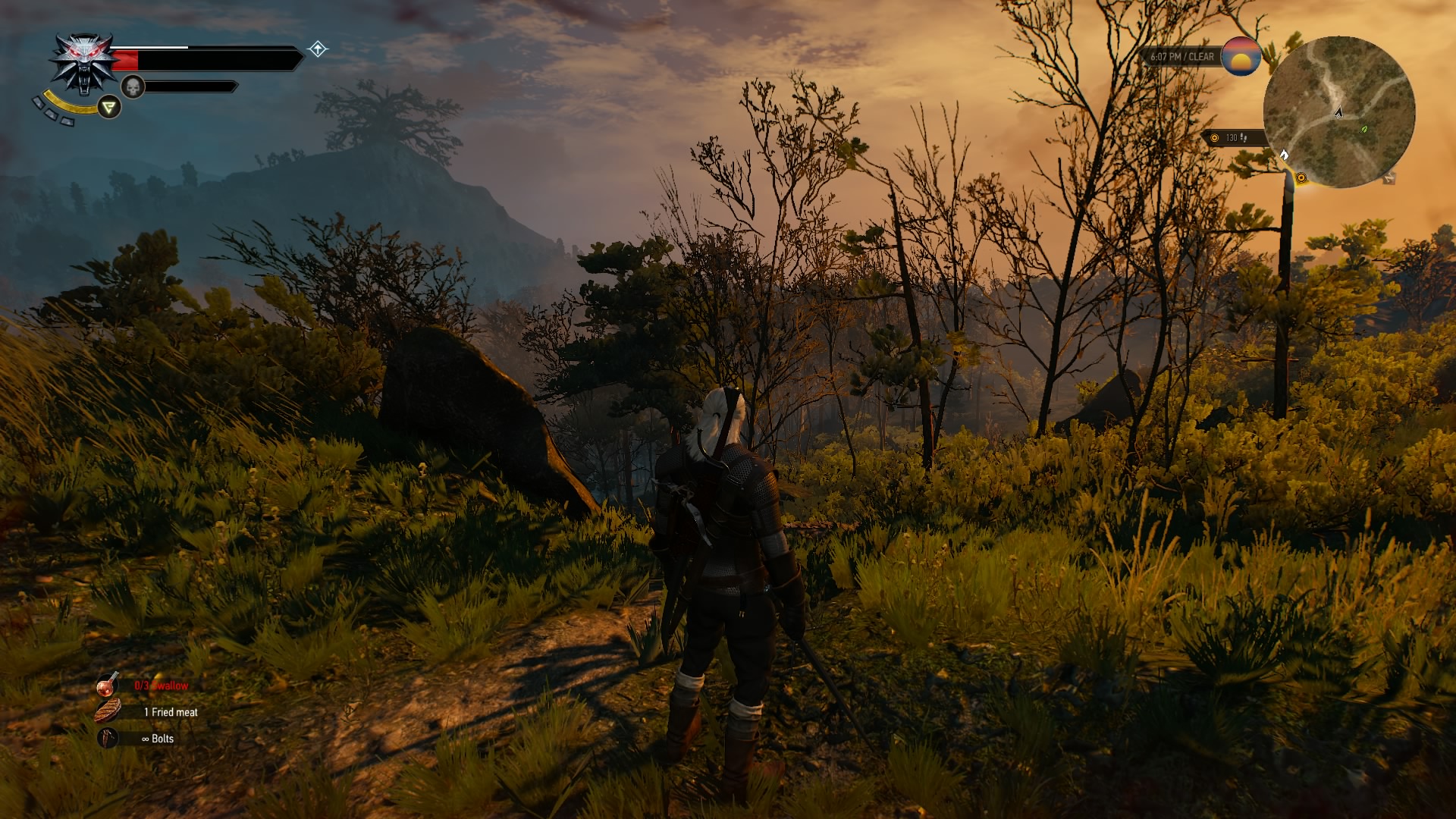
Task: Select the green herb marker on minimap
Action: click(1364, 130)
